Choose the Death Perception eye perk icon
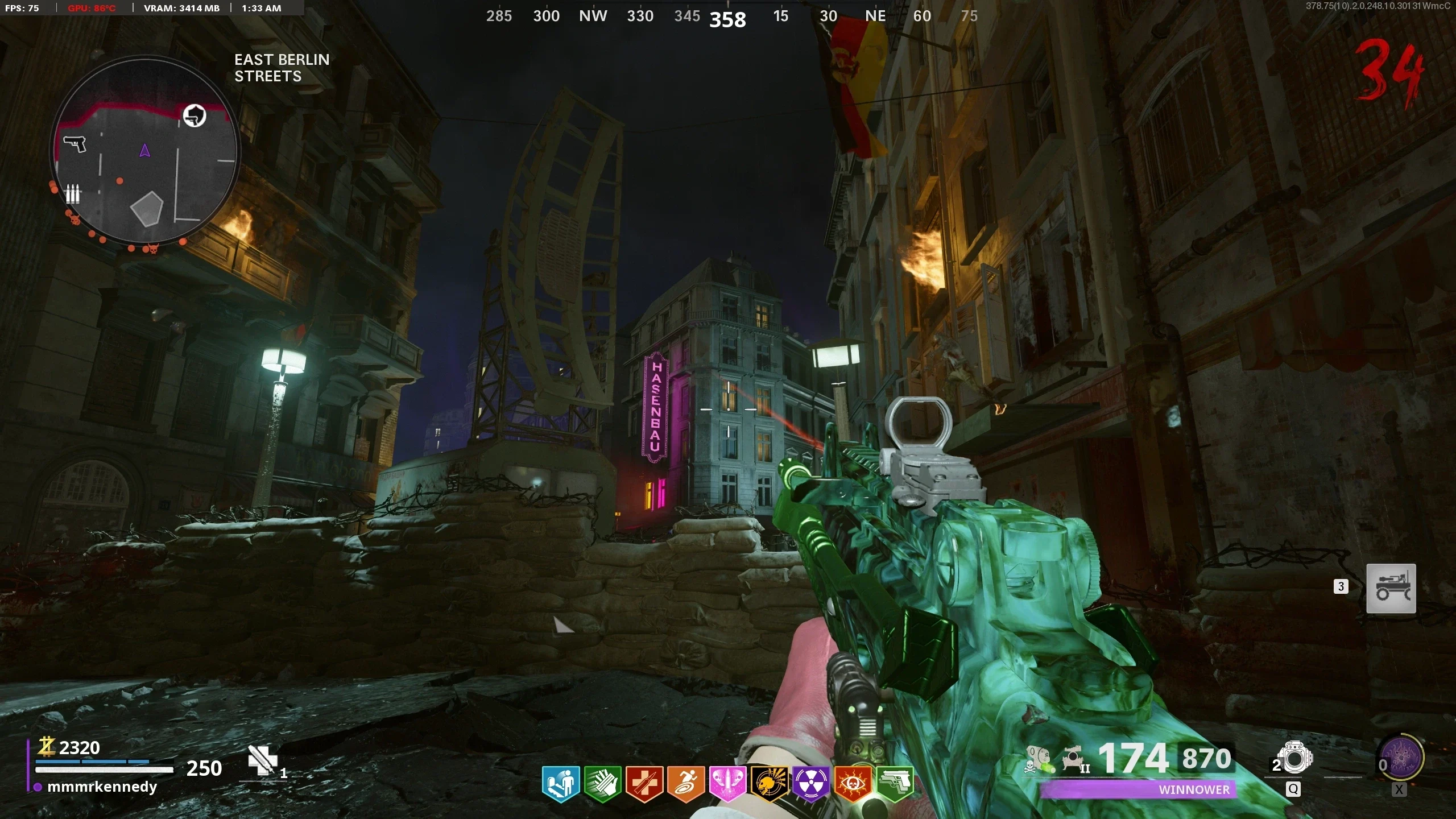The height and width of the screenshot is (819, 1456). tap(853, 784)
